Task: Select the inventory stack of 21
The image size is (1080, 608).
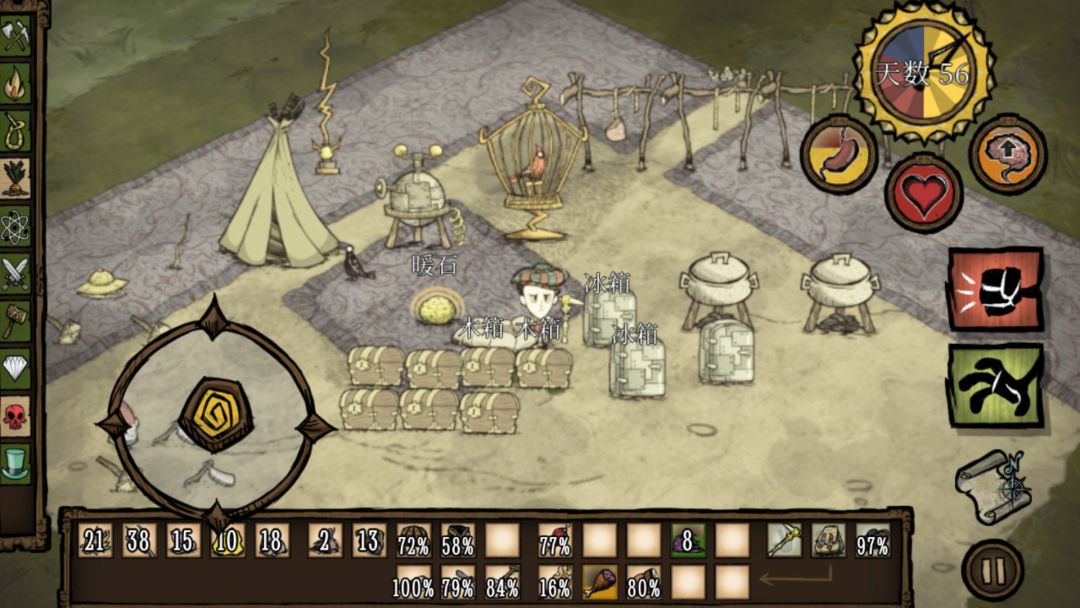Action: (95, 541)
